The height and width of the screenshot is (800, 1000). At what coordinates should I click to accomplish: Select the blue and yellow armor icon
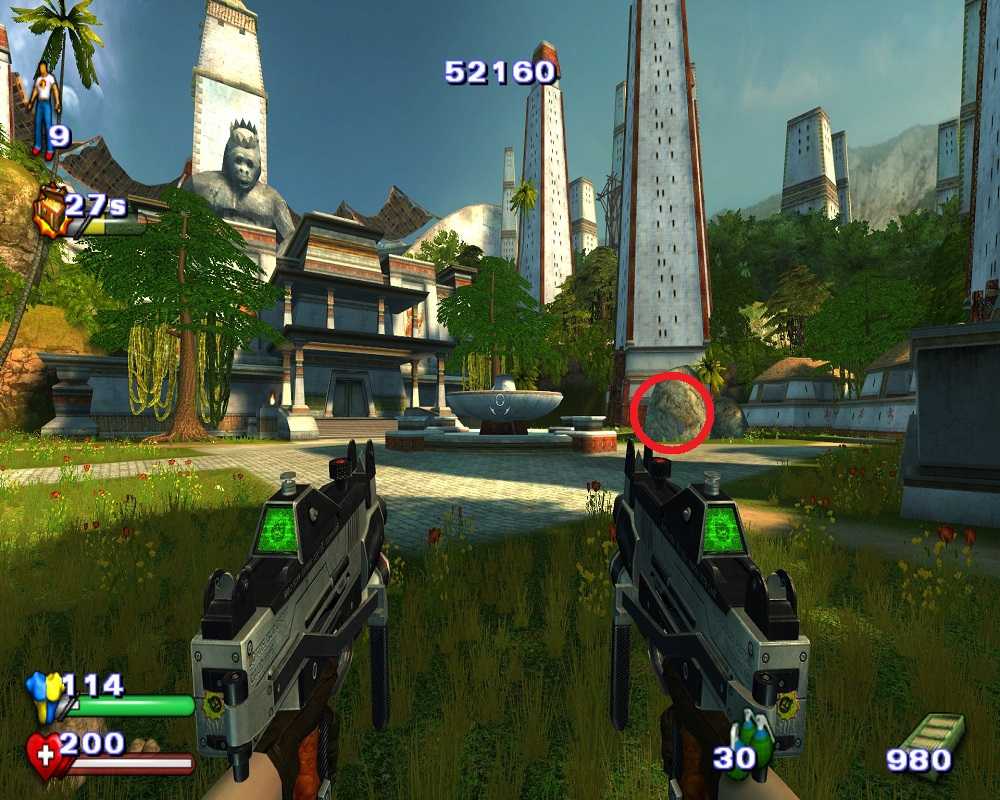tap(45, 694)
